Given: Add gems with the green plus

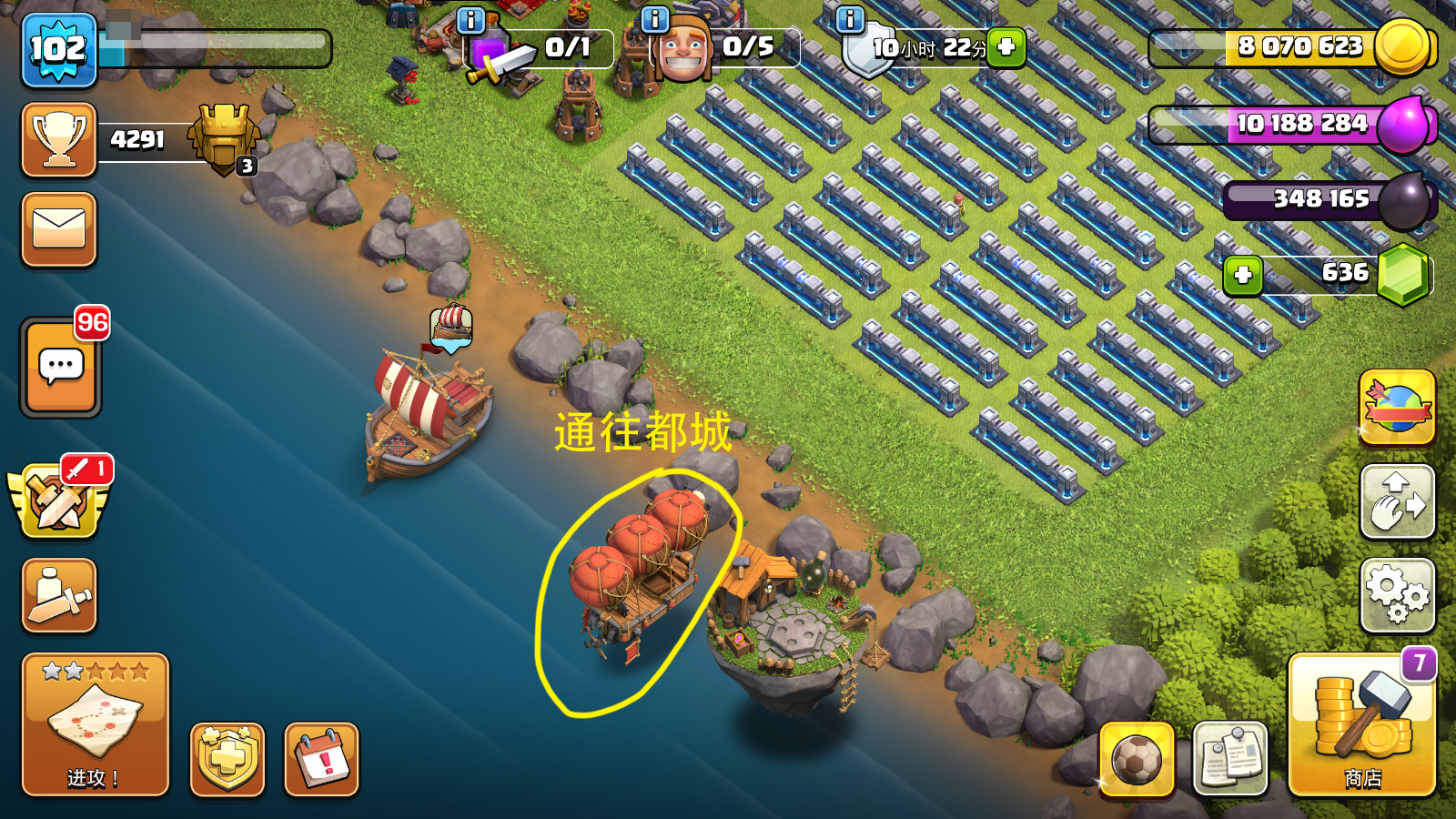Looking at the screenshot, I should pos(1243,275).
